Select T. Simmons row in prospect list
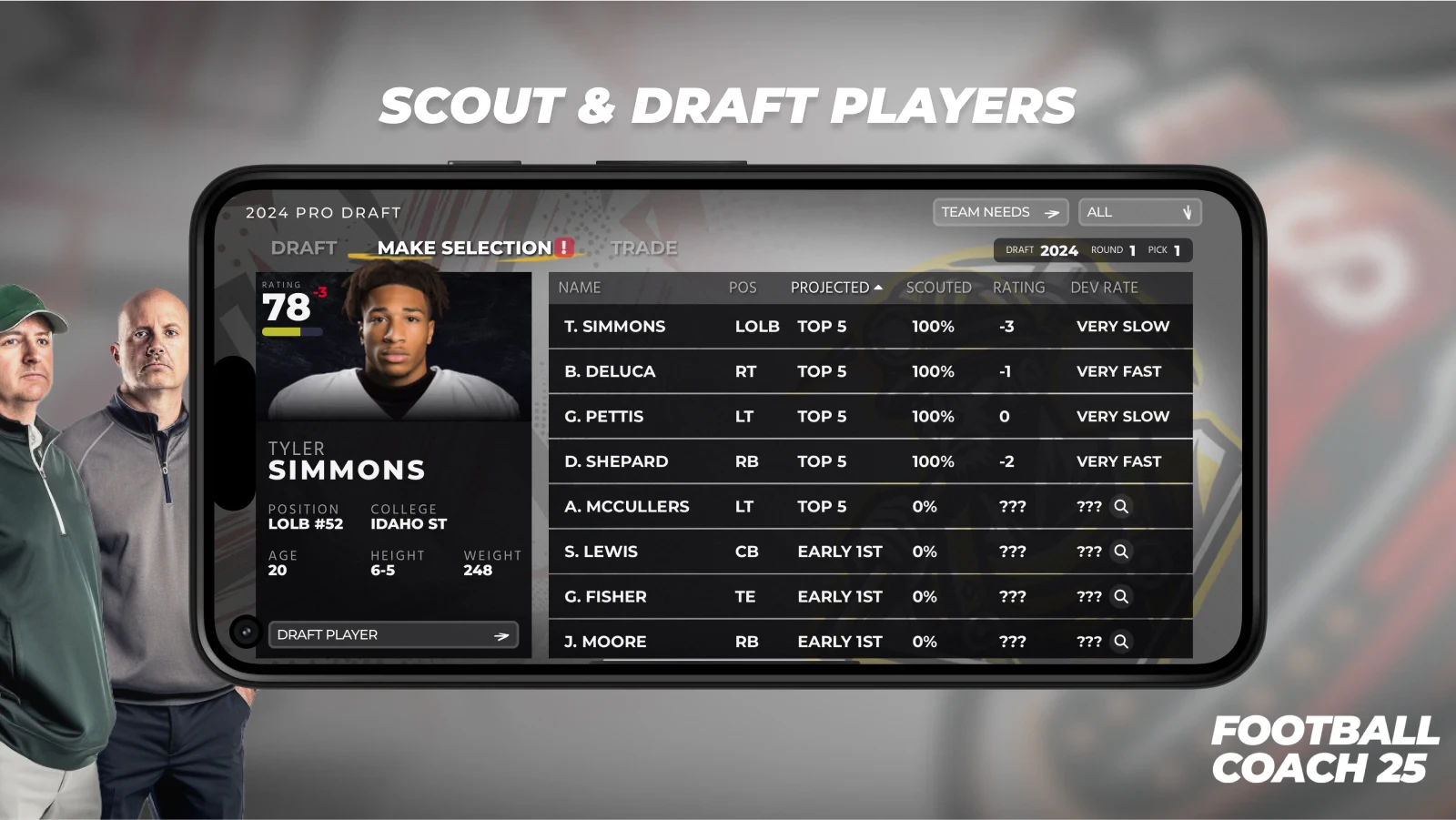 [869, 326]
